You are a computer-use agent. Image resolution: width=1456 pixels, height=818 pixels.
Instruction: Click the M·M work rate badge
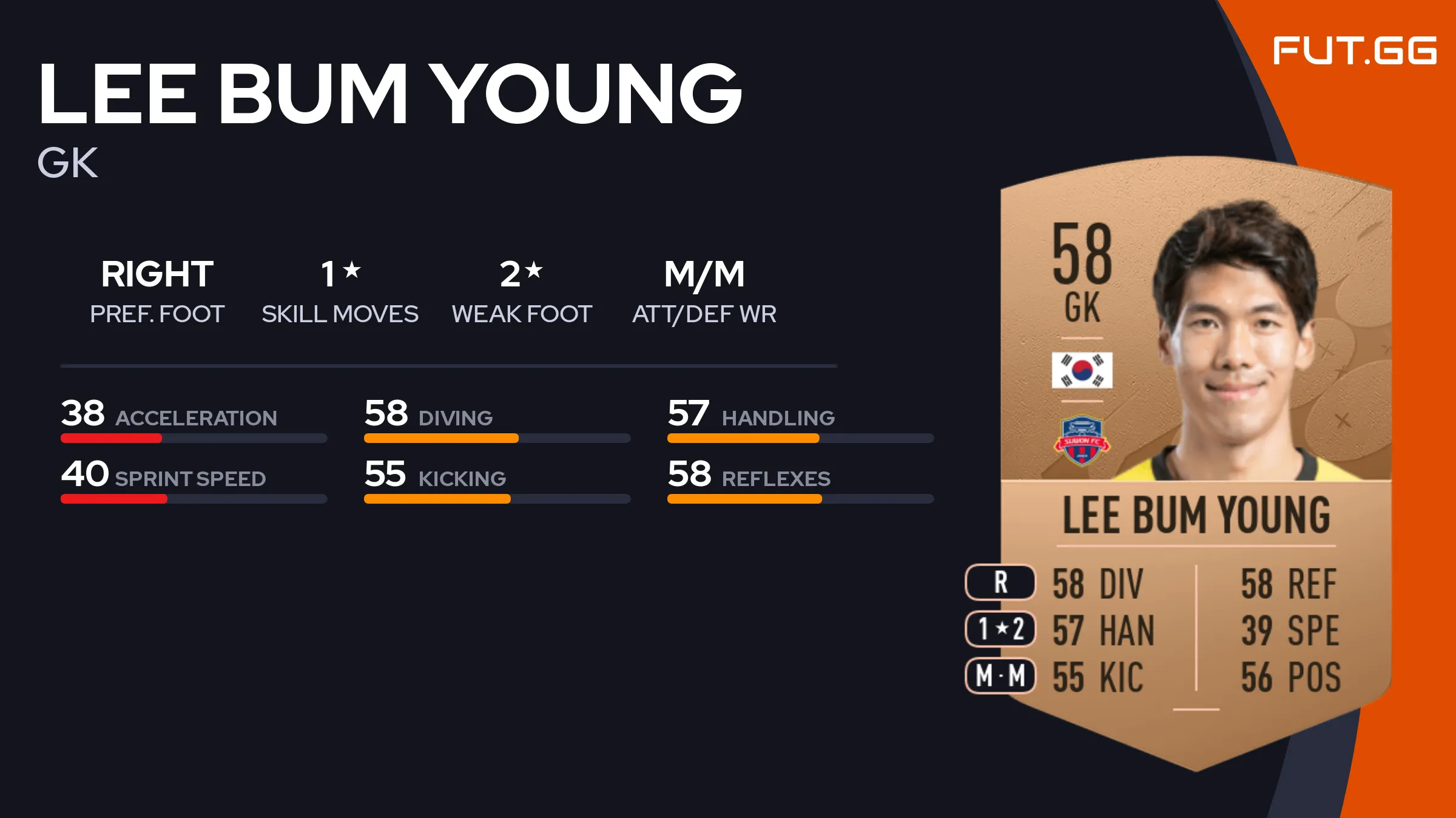click(x=1000, y=676)
